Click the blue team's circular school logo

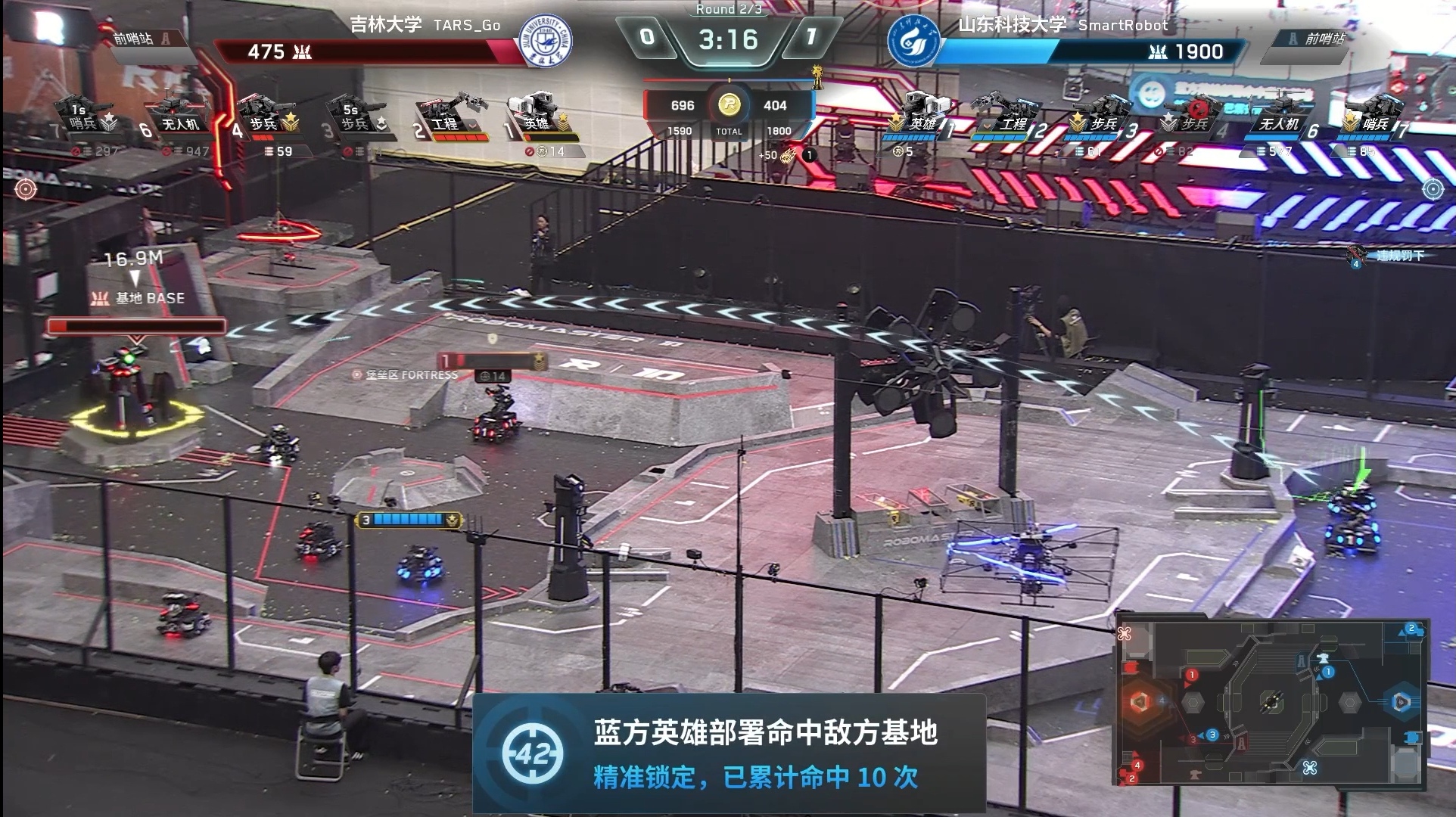[x=913, y=41]
